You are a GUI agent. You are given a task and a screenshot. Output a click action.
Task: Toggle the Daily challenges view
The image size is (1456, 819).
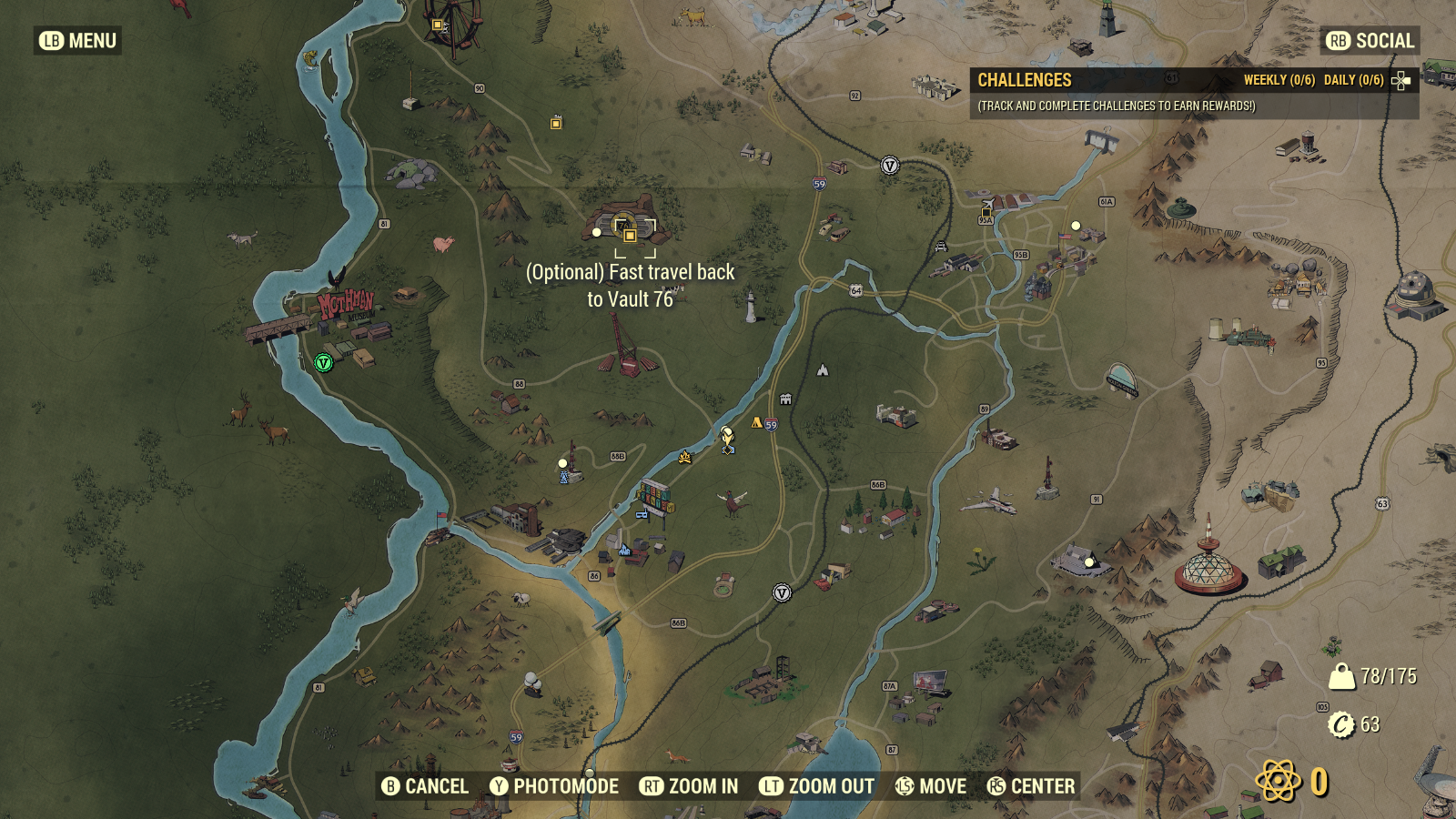coord(1355,79)
